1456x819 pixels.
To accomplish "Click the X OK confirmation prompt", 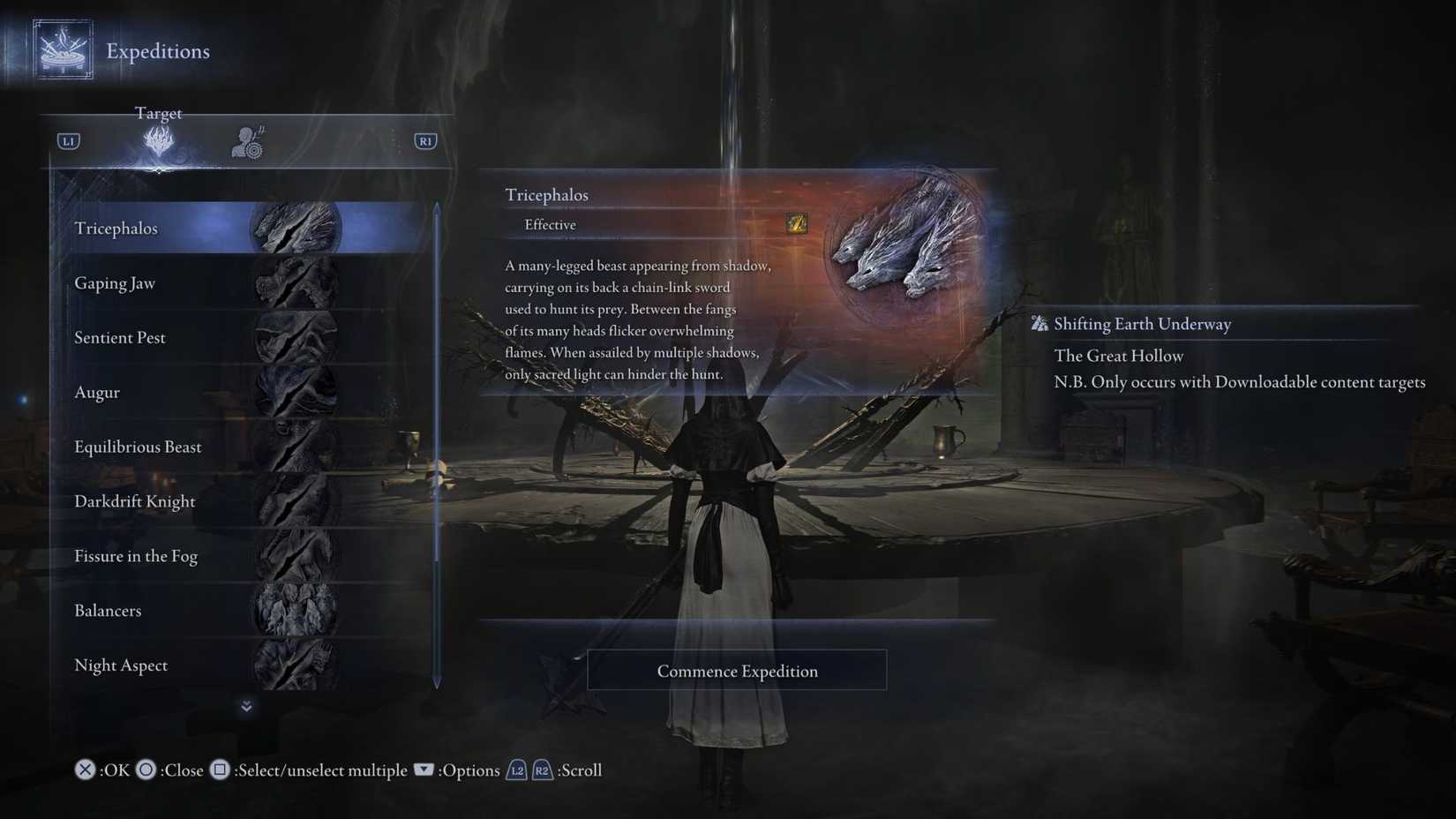I will tap(84, 770).
